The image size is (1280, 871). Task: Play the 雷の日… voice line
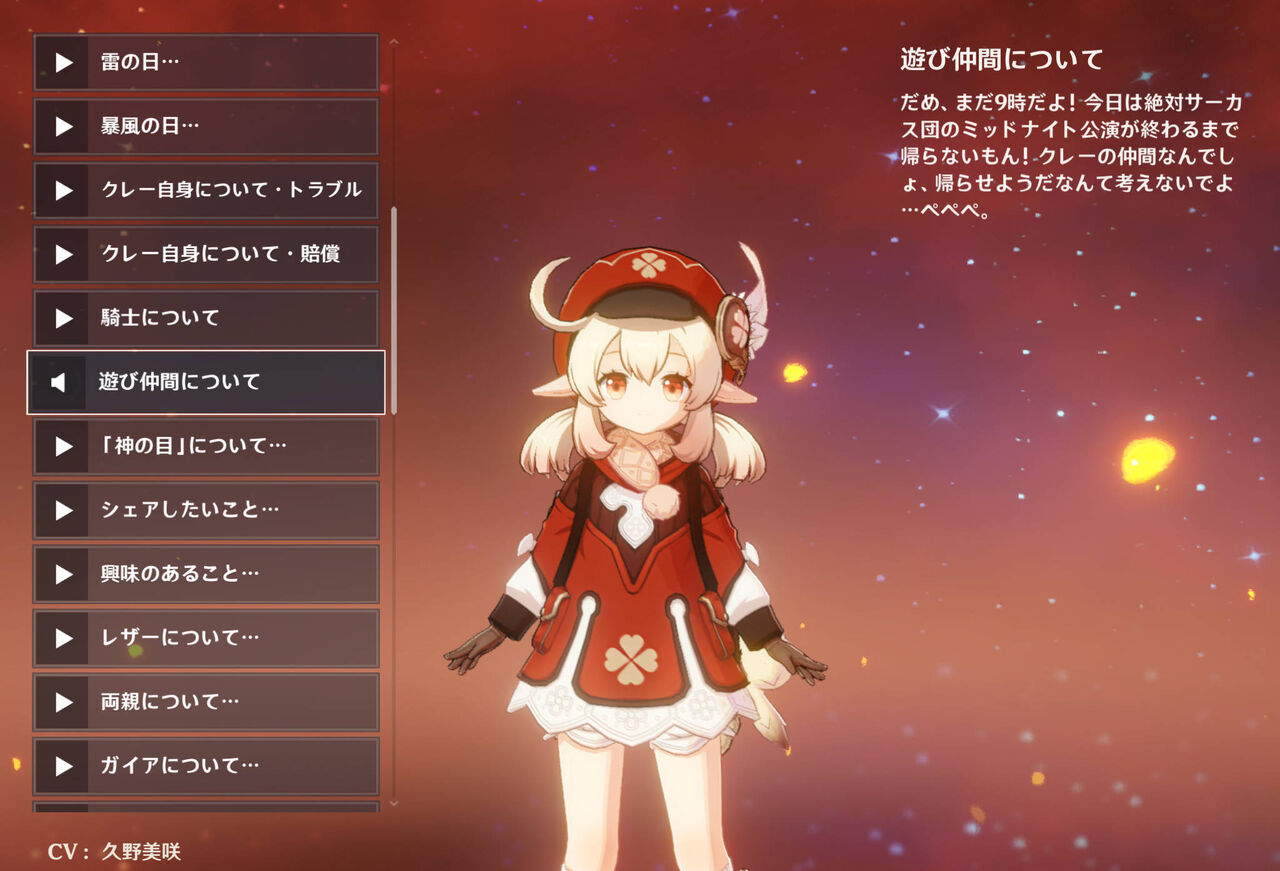click(x=65, y=63)
